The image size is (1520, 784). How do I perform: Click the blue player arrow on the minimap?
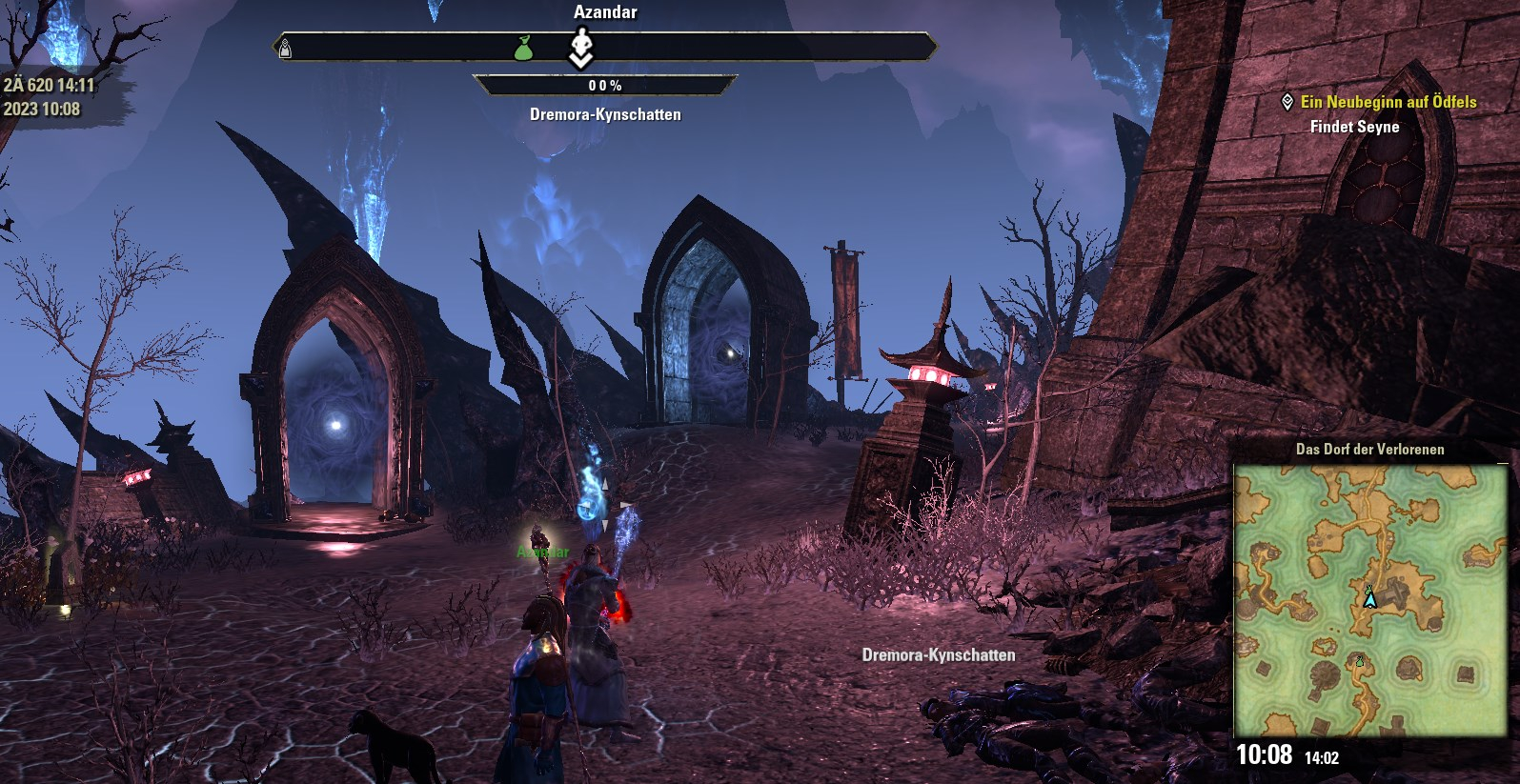click(x=1369, y=599)
